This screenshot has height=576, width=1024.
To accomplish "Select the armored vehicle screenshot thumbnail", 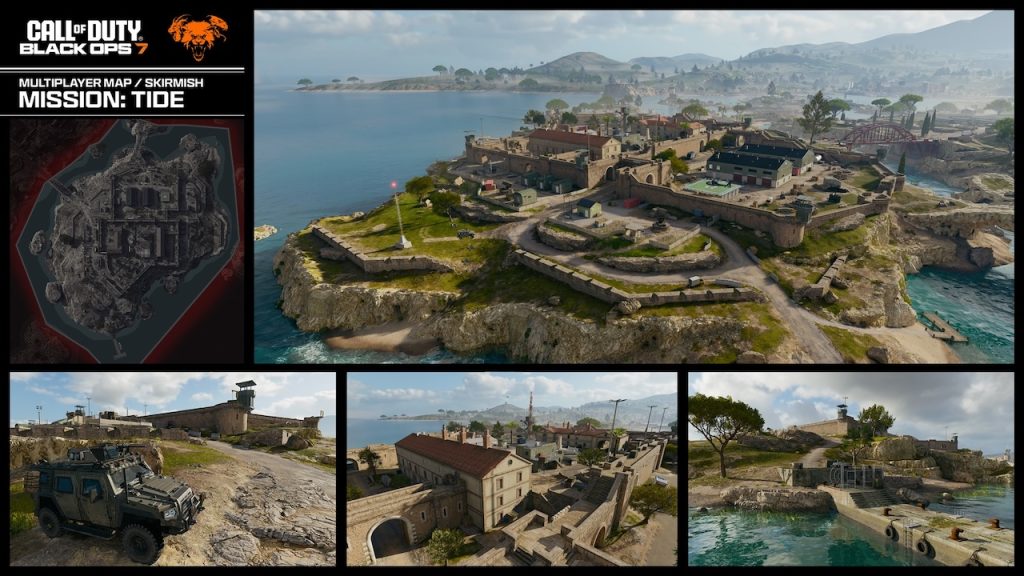I will click(x=173, y=469).
